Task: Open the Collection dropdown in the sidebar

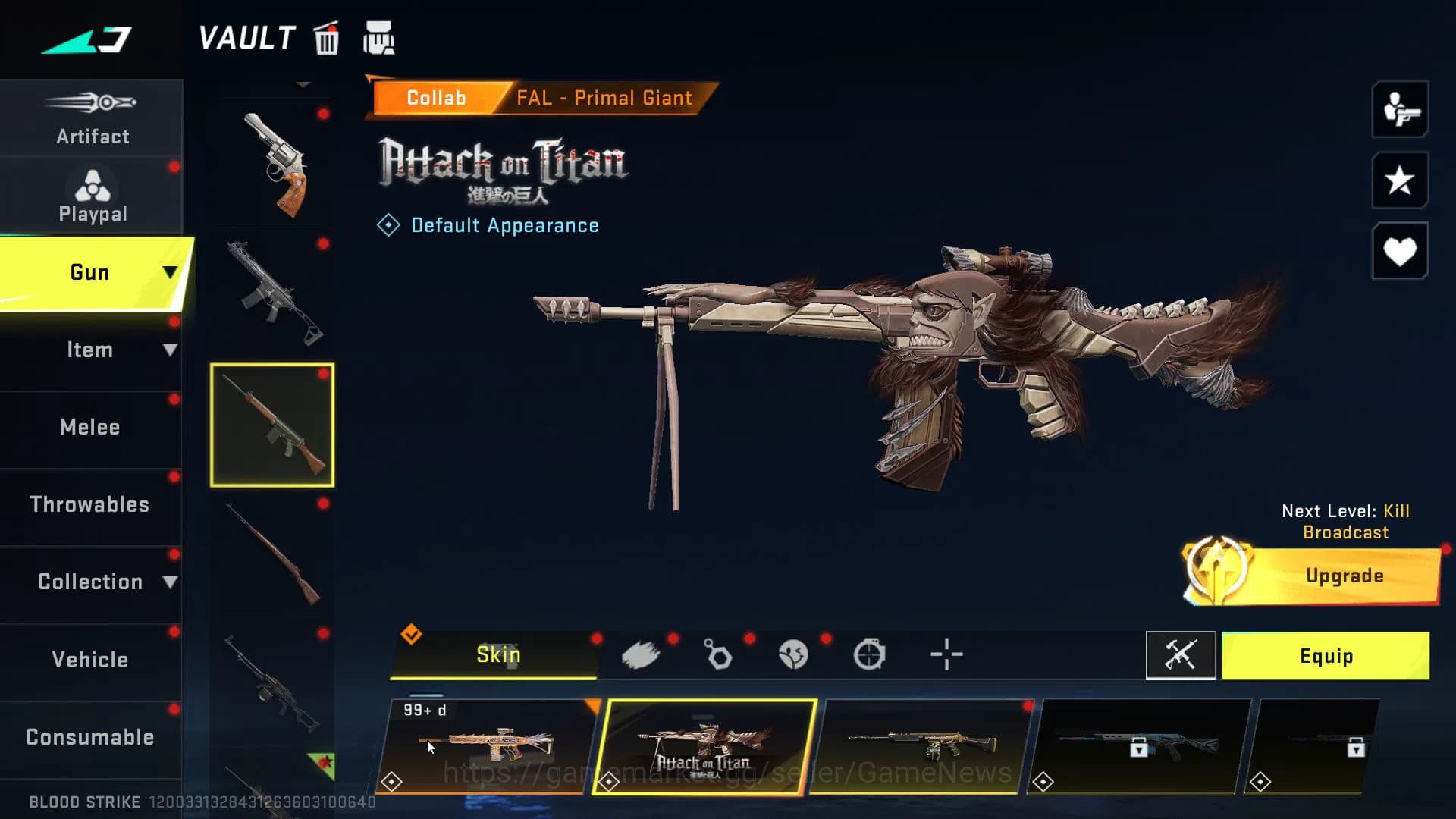Action: tap(91, 582)
